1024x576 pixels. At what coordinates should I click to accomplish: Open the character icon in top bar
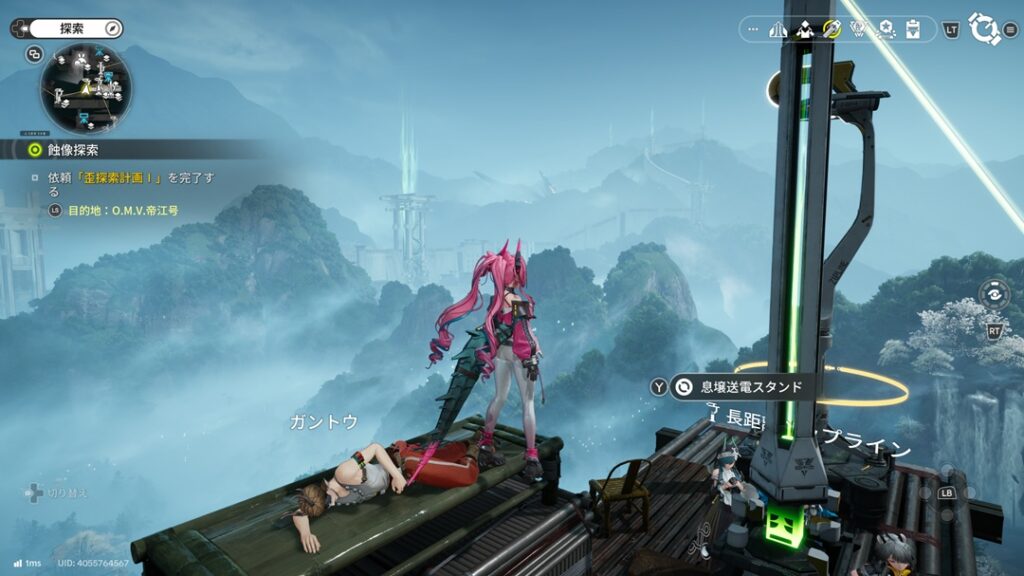point(805,29)
